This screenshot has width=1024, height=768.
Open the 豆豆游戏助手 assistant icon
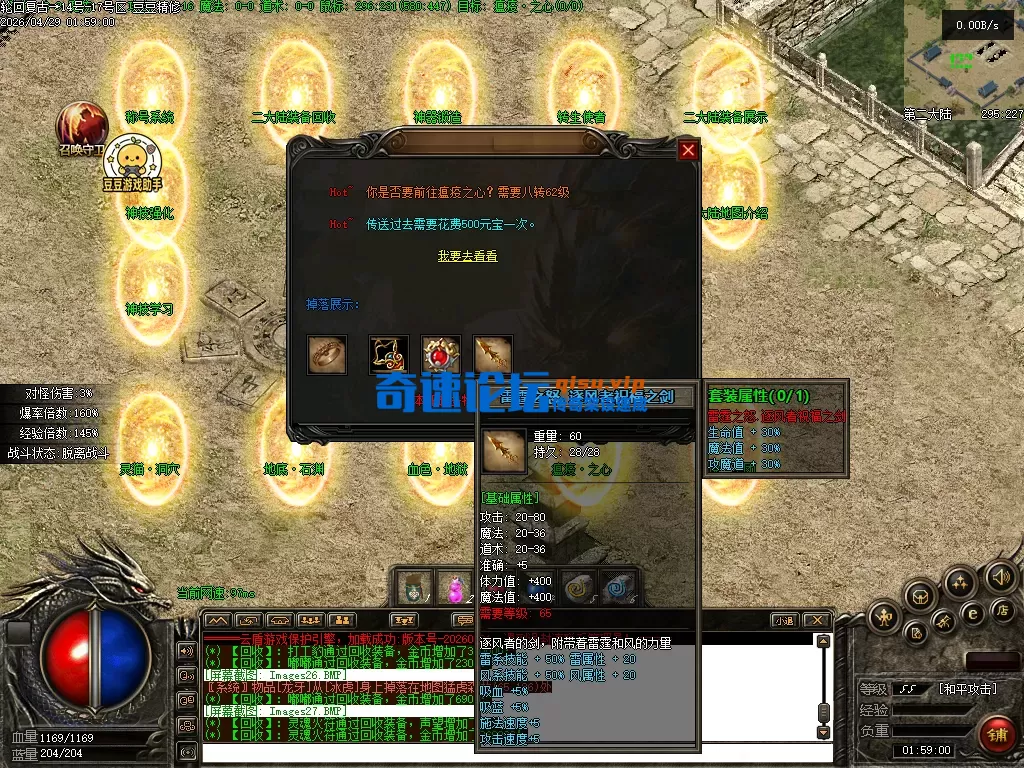131,160
